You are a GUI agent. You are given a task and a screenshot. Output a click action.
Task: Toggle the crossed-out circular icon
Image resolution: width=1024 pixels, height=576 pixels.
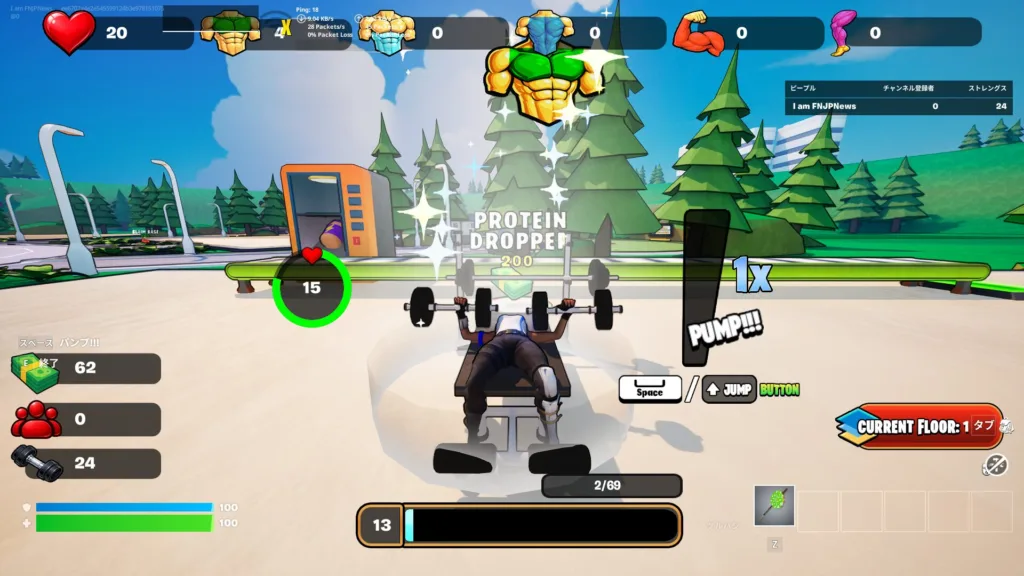[x=994, y=464]
